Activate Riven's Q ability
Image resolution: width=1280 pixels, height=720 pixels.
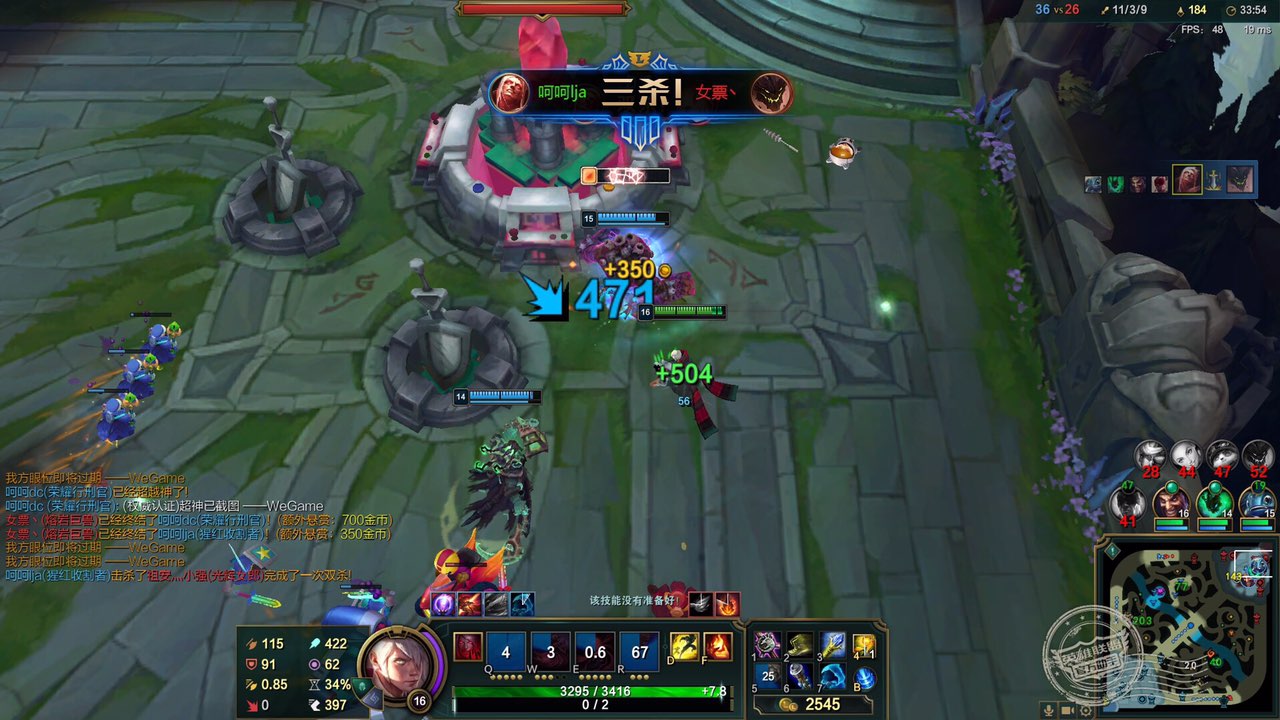coord(505,649)
